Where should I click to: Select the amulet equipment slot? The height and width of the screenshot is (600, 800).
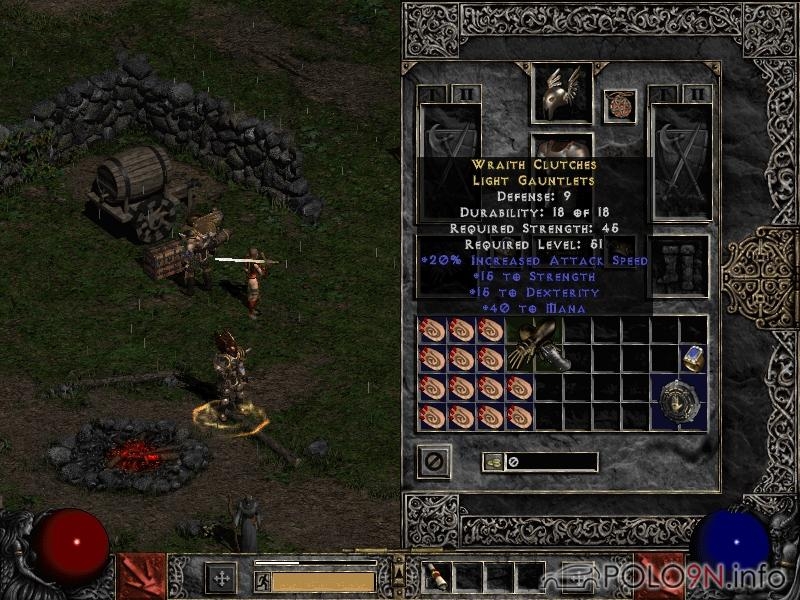[x=620, y=106]
